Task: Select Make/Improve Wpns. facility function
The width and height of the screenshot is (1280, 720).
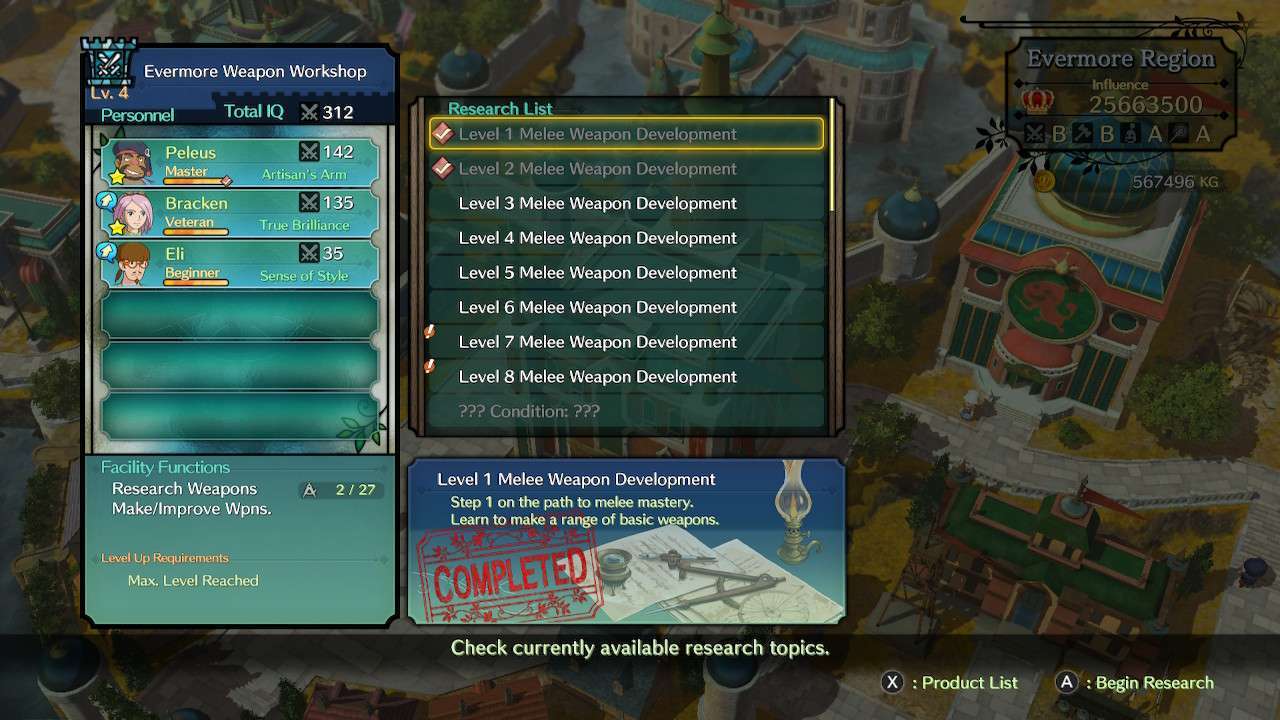Action: 192,509
